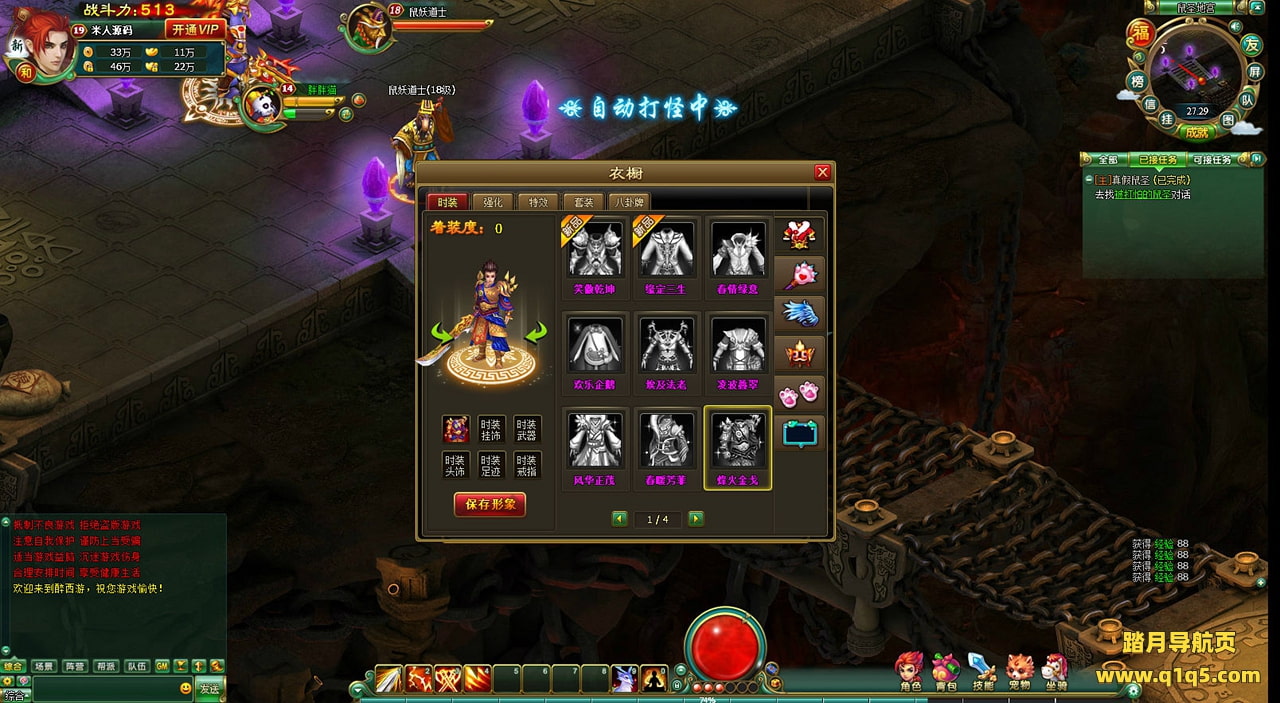
Task: Switch to the 可接任务 quest tab
Action: tap(1211, 160)
